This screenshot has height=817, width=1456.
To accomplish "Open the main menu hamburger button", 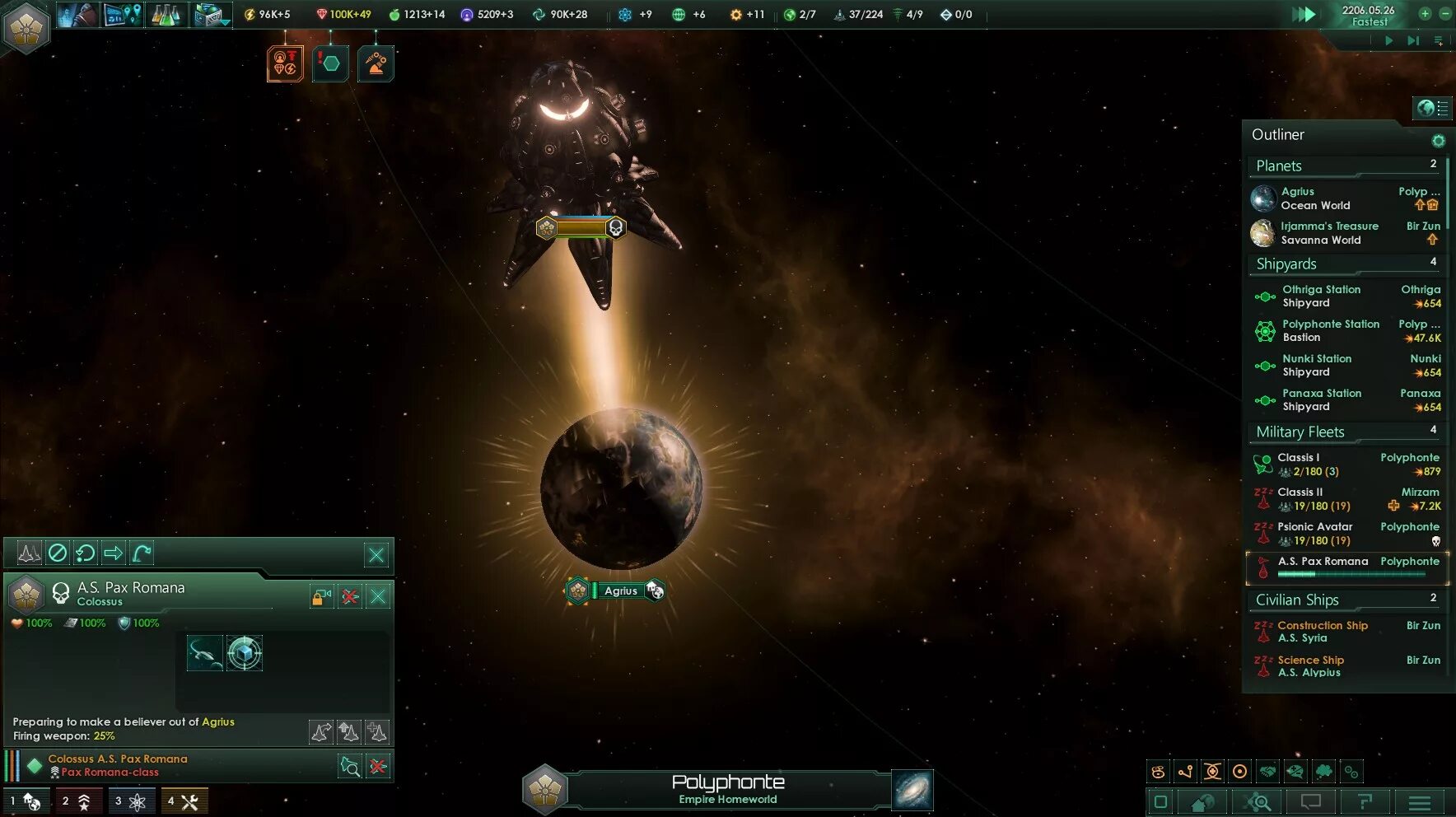I will pos(1419,802).
